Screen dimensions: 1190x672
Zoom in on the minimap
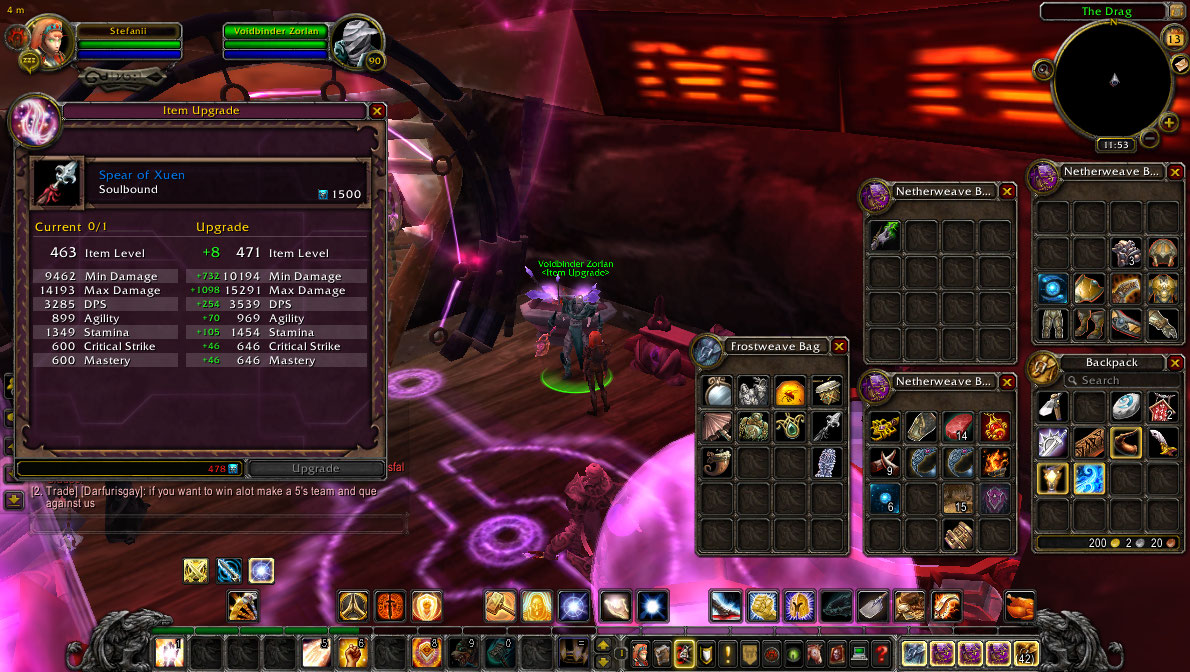coord(1169,123)
